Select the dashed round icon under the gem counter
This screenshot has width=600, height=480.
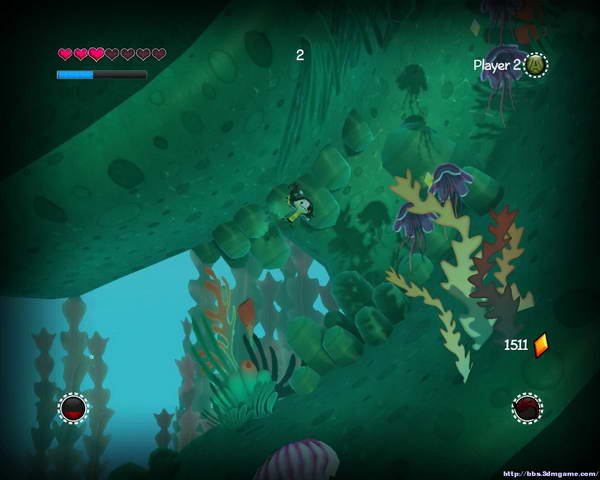(x=527, y=408)
